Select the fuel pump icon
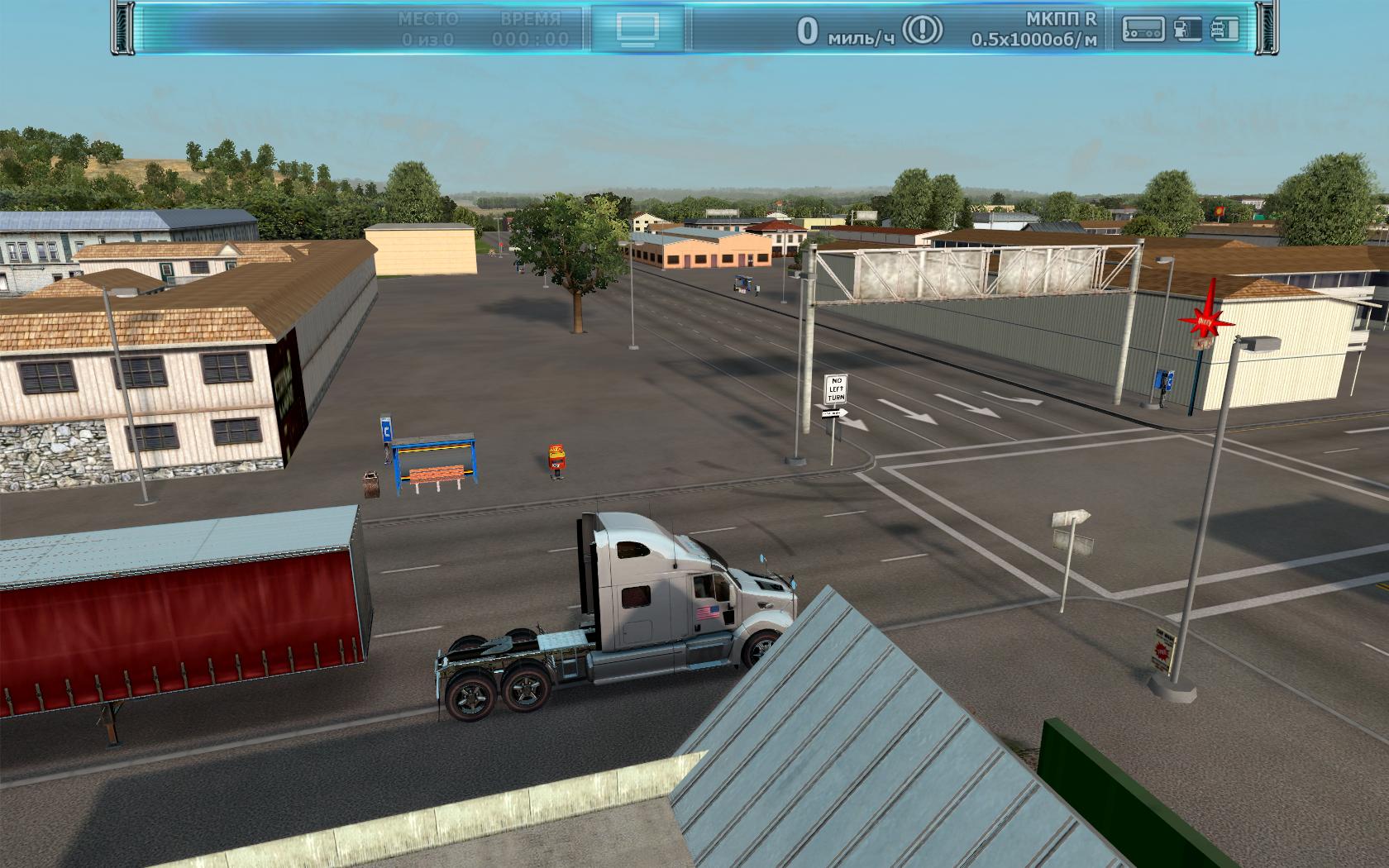 pyautogui.click(x=1187, y=29)
